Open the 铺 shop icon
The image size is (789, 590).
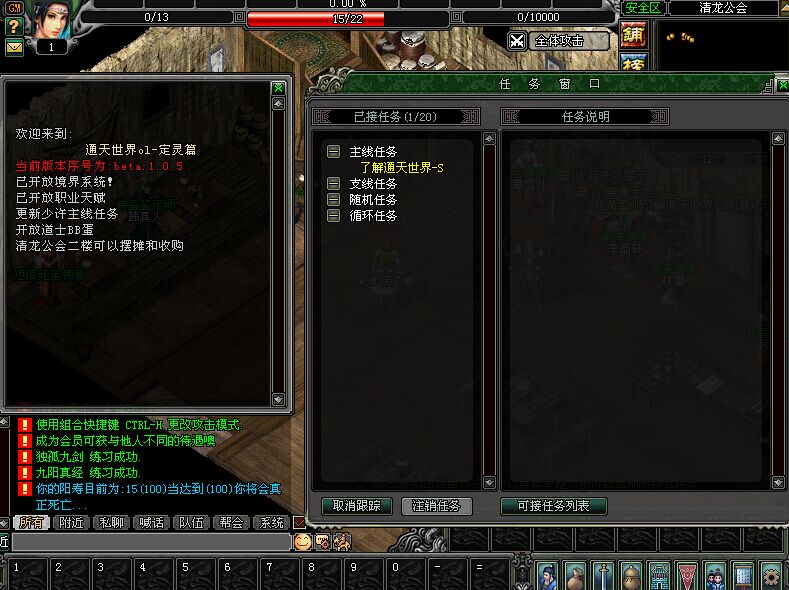[x=633, y=34]
